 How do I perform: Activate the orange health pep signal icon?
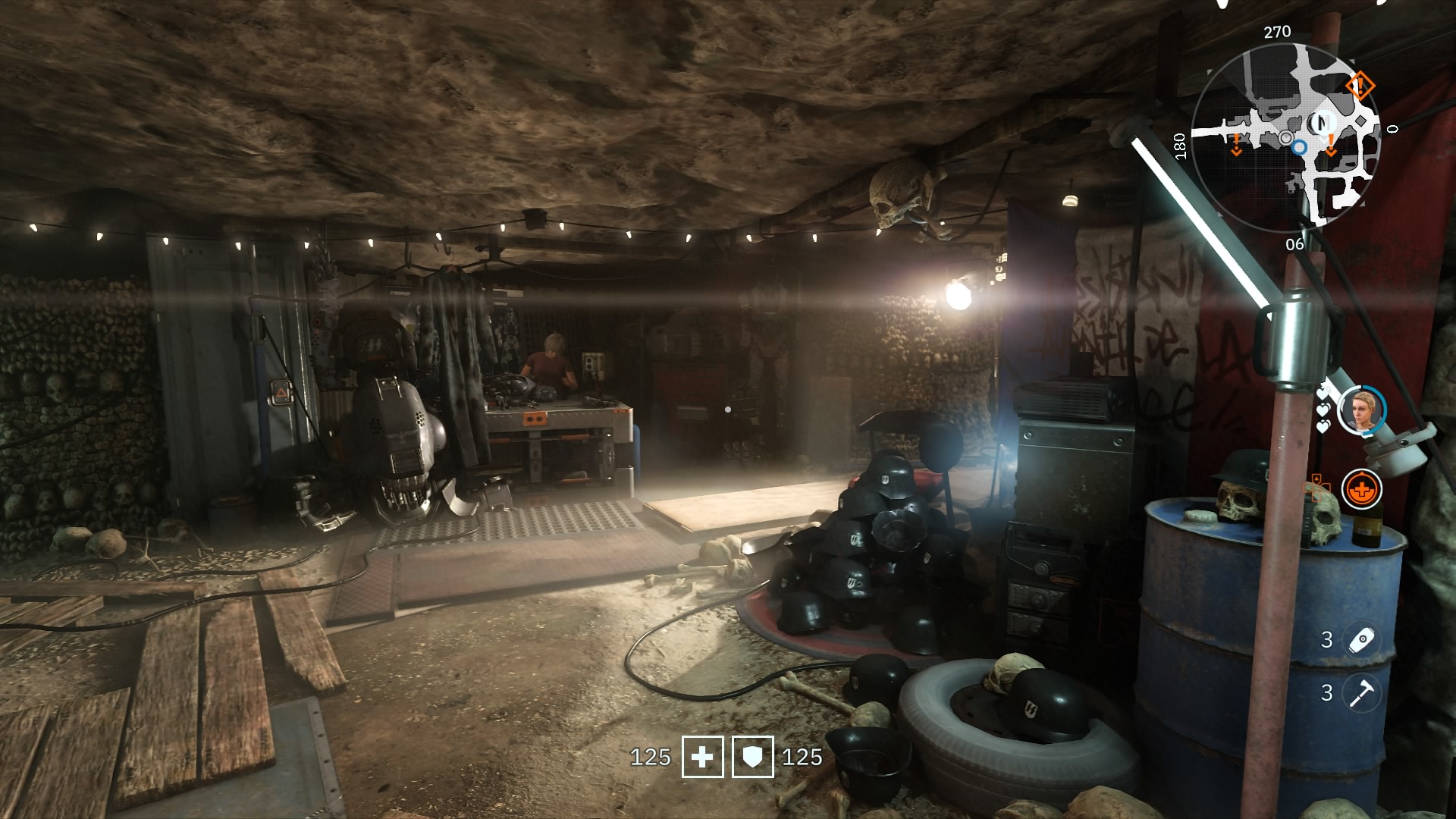(x=1361, y=489)
